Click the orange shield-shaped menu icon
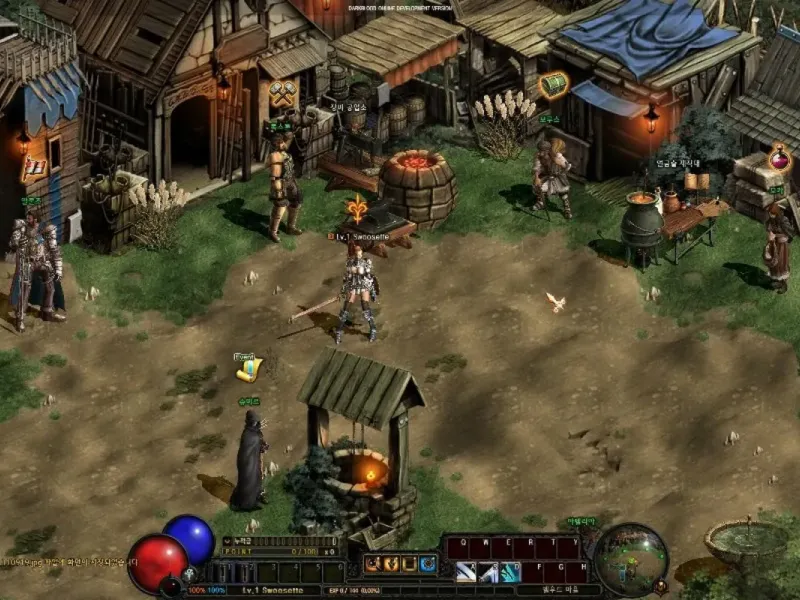Screen dimensions: 800x600 (391, 564)
